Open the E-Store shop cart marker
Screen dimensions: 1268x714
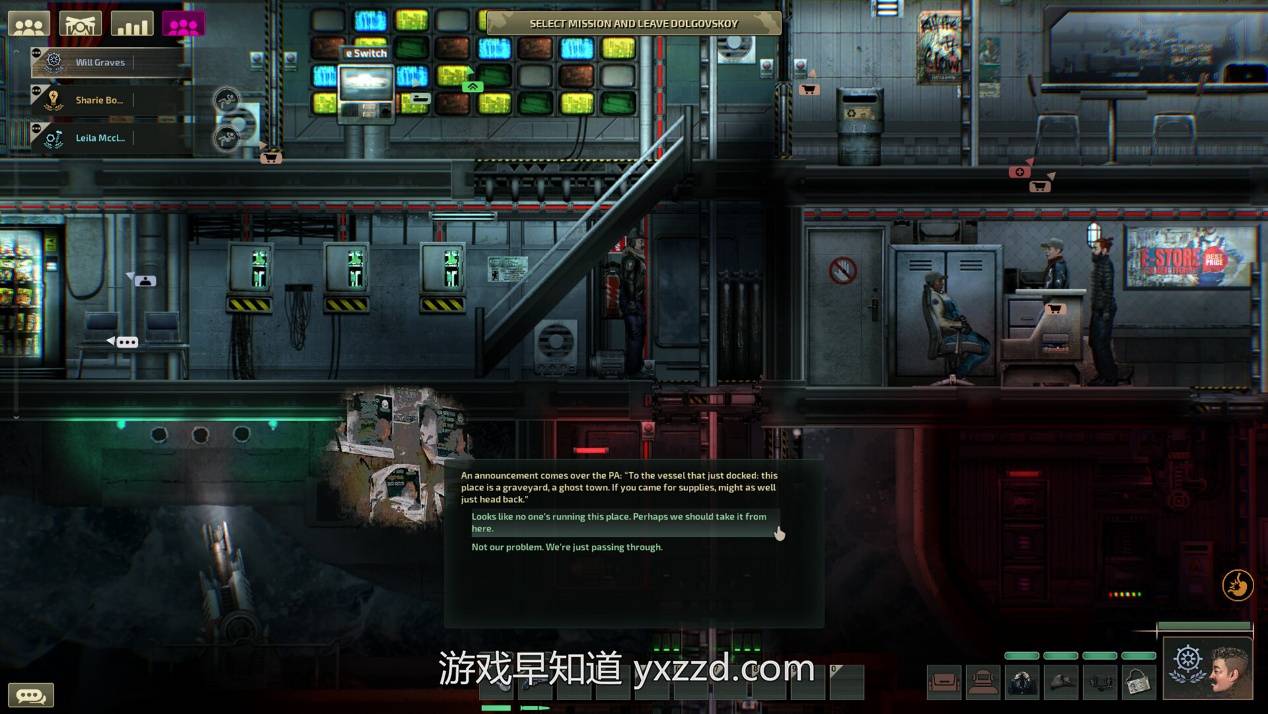1053,309
